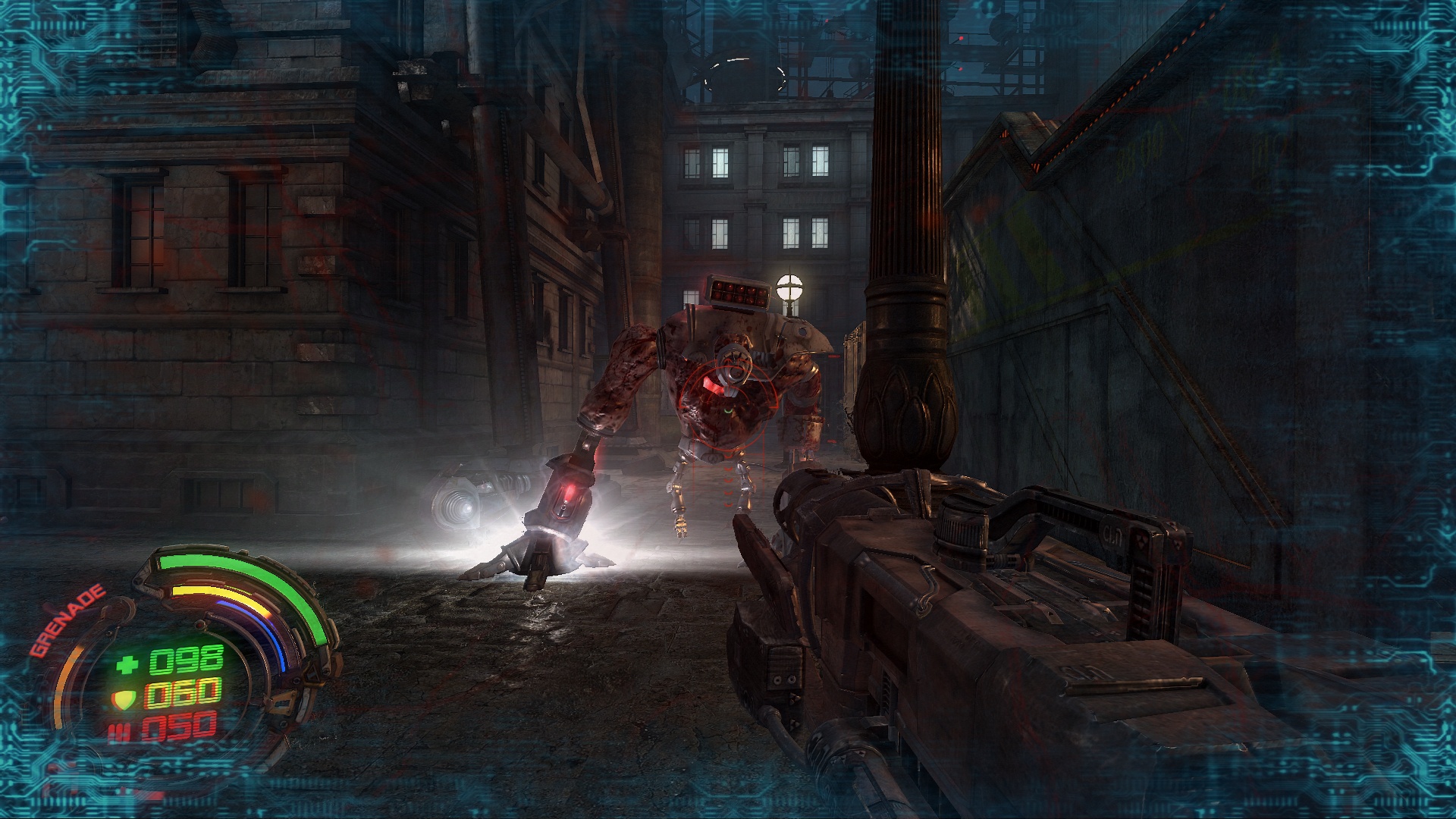
Task: Select the GRENADE weapon label
Action: pyautogui.click(x=67, y=621)
